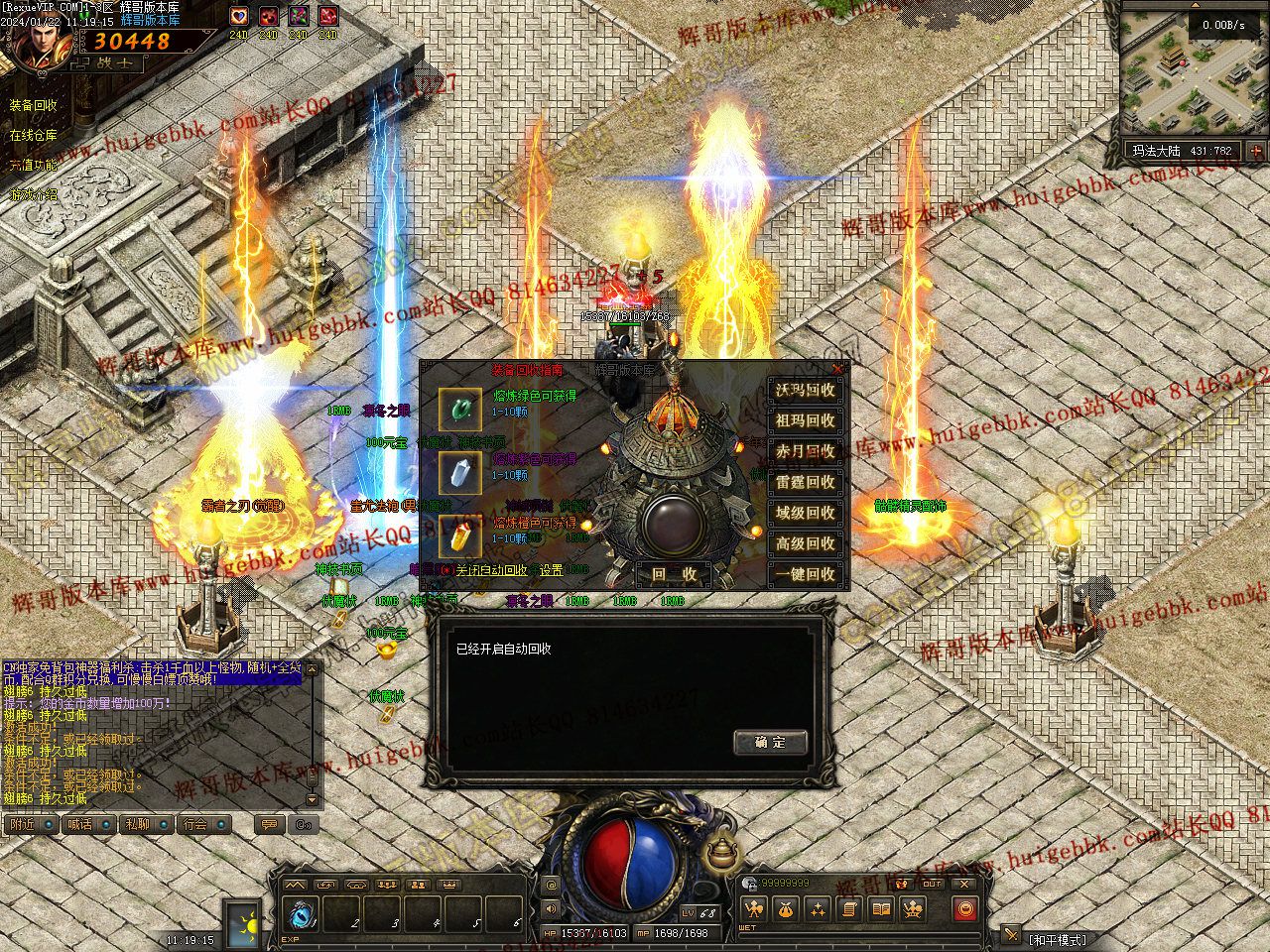The height and width of the screenshot is (952, 1270).
Task: Click the 关闭自动回收 link
Action: pos(491,570)
